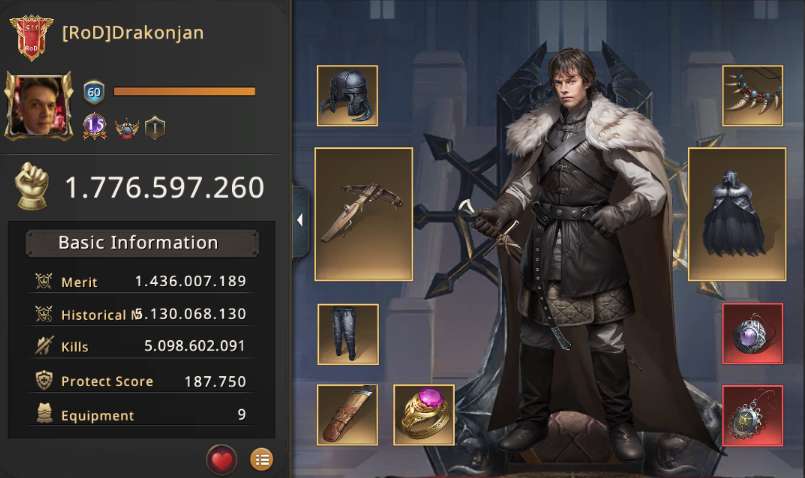This screenshot has width=805, height=478.
Task: Show the VIP 15 badge details
Action: (95, 127)
